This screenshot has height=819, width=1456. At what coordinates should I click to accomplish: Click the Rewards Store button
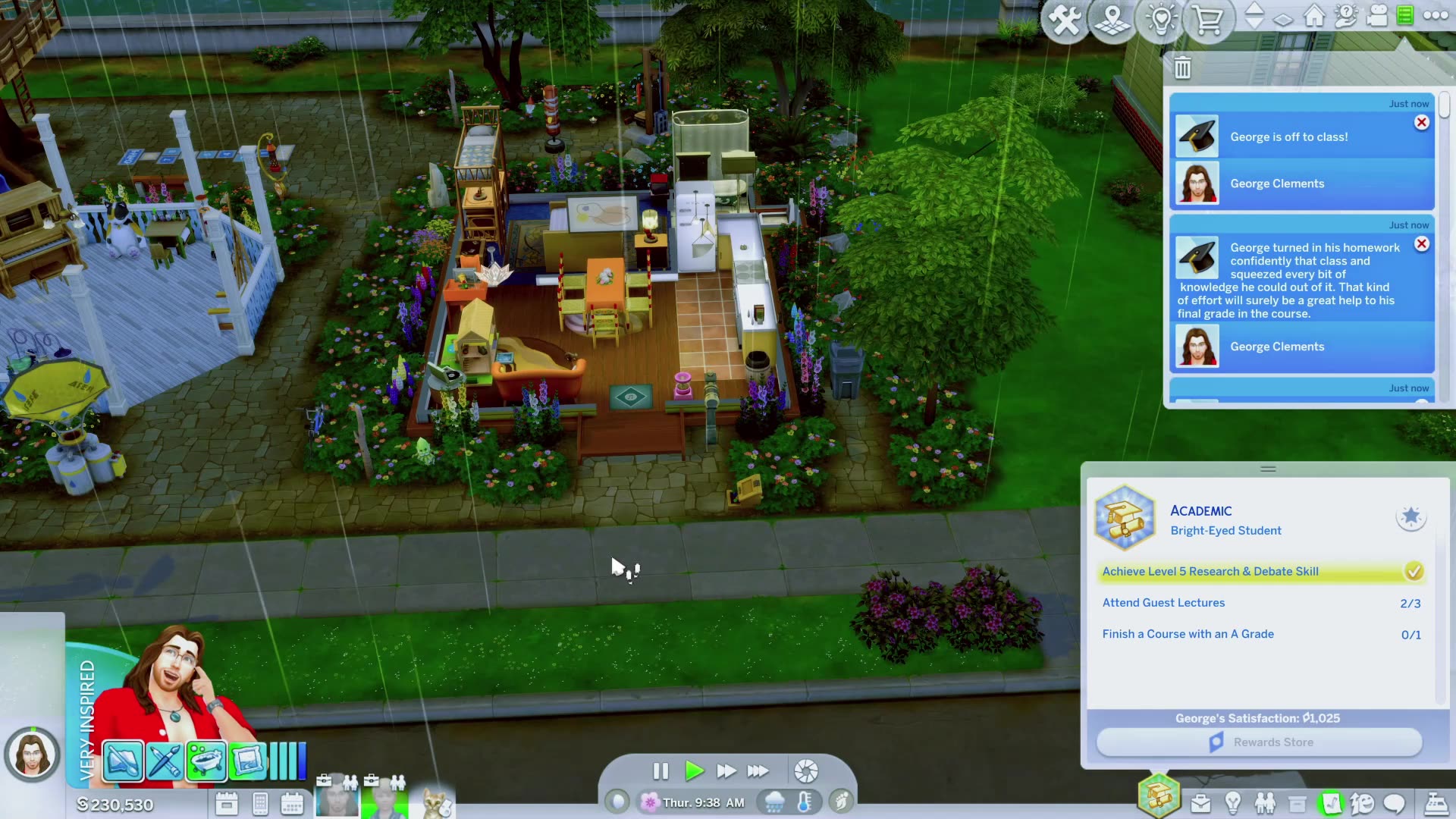coord(1260,742)
